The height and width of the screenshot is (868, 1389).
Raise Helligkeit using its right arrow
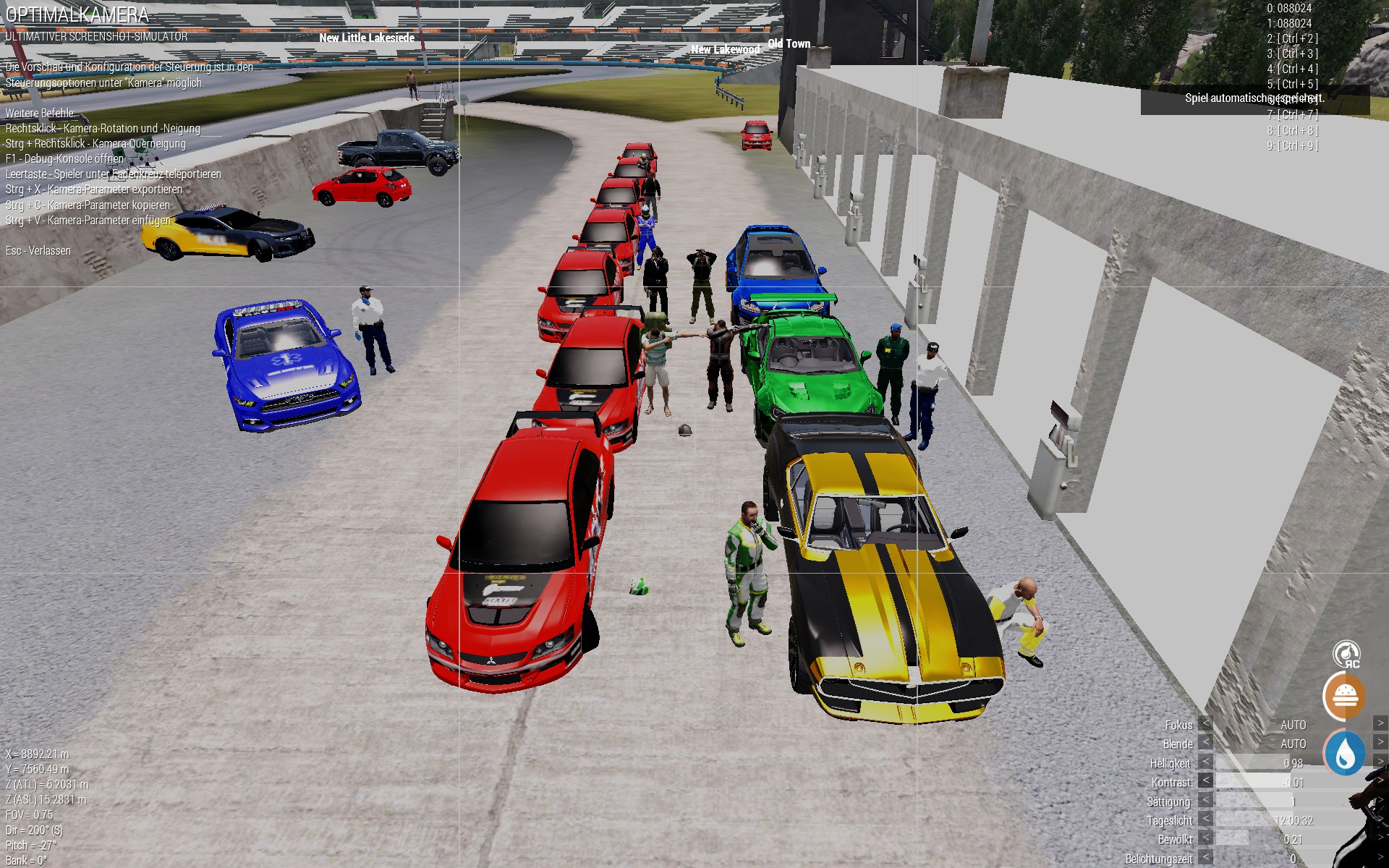point(1380,762)
